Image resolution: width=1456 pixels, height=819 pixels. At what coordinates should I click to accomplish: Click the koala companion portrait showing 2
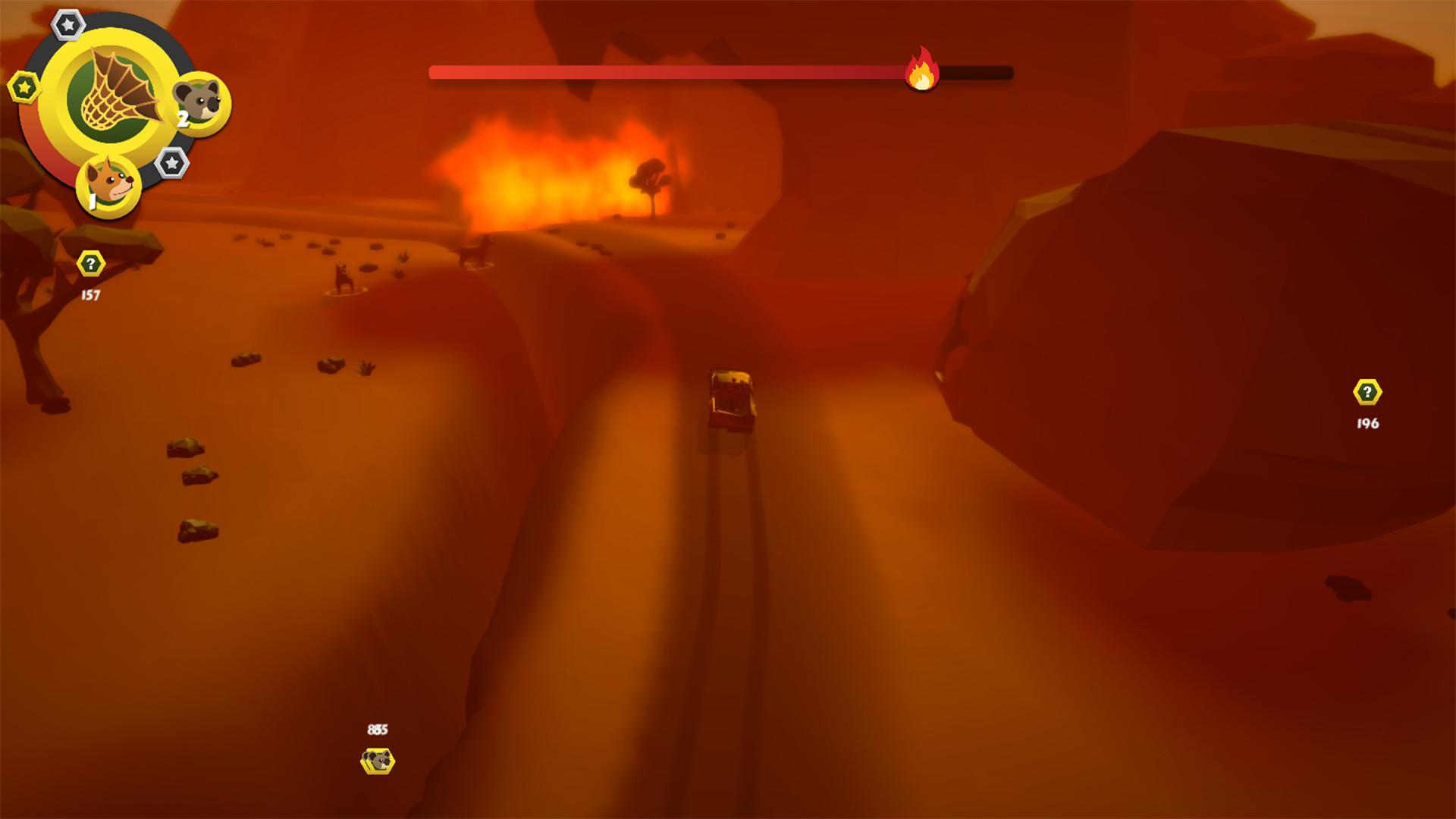click(201, 106)
